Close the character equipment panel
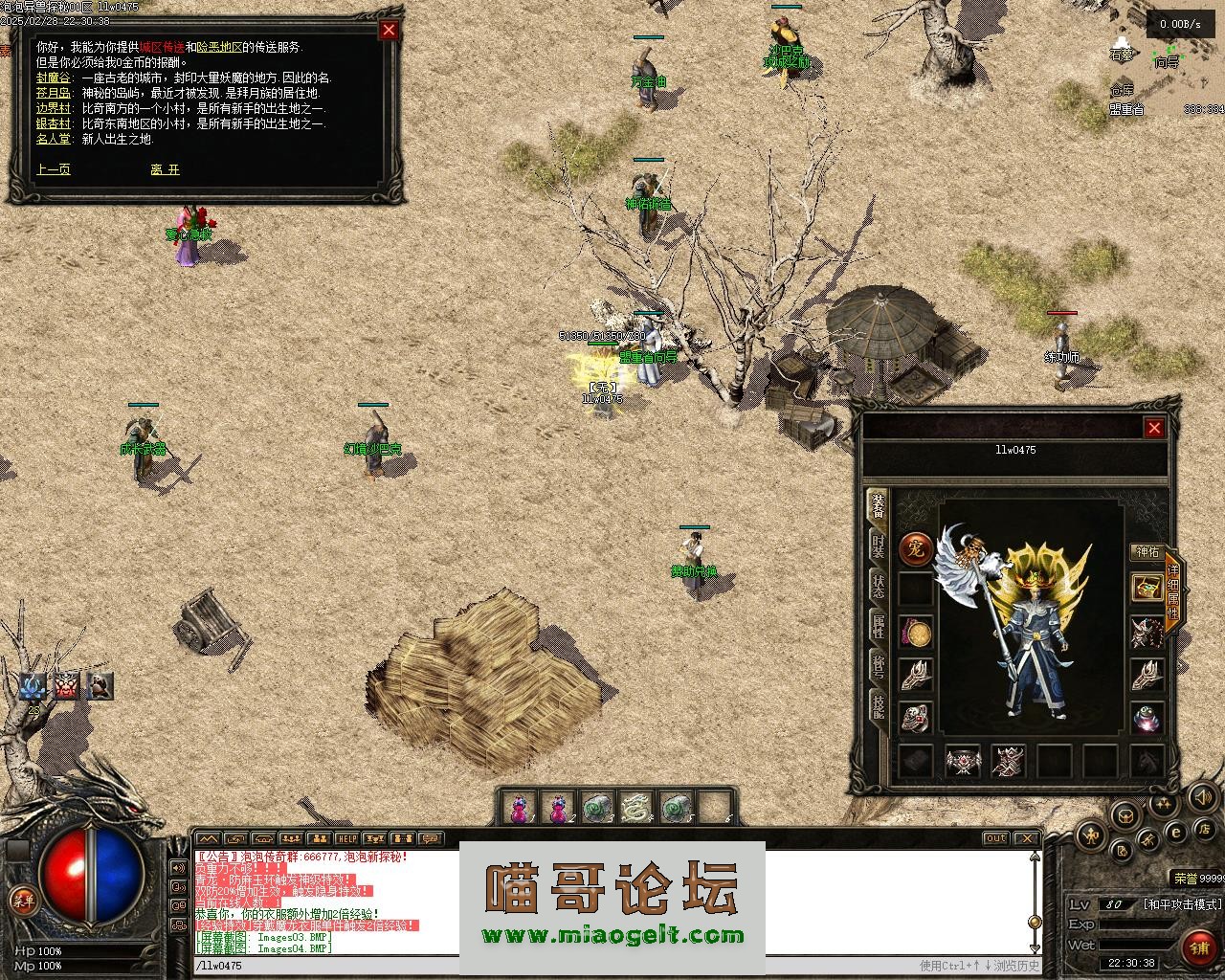This screenshot has height=980, width=1225. click(1154, 428)
